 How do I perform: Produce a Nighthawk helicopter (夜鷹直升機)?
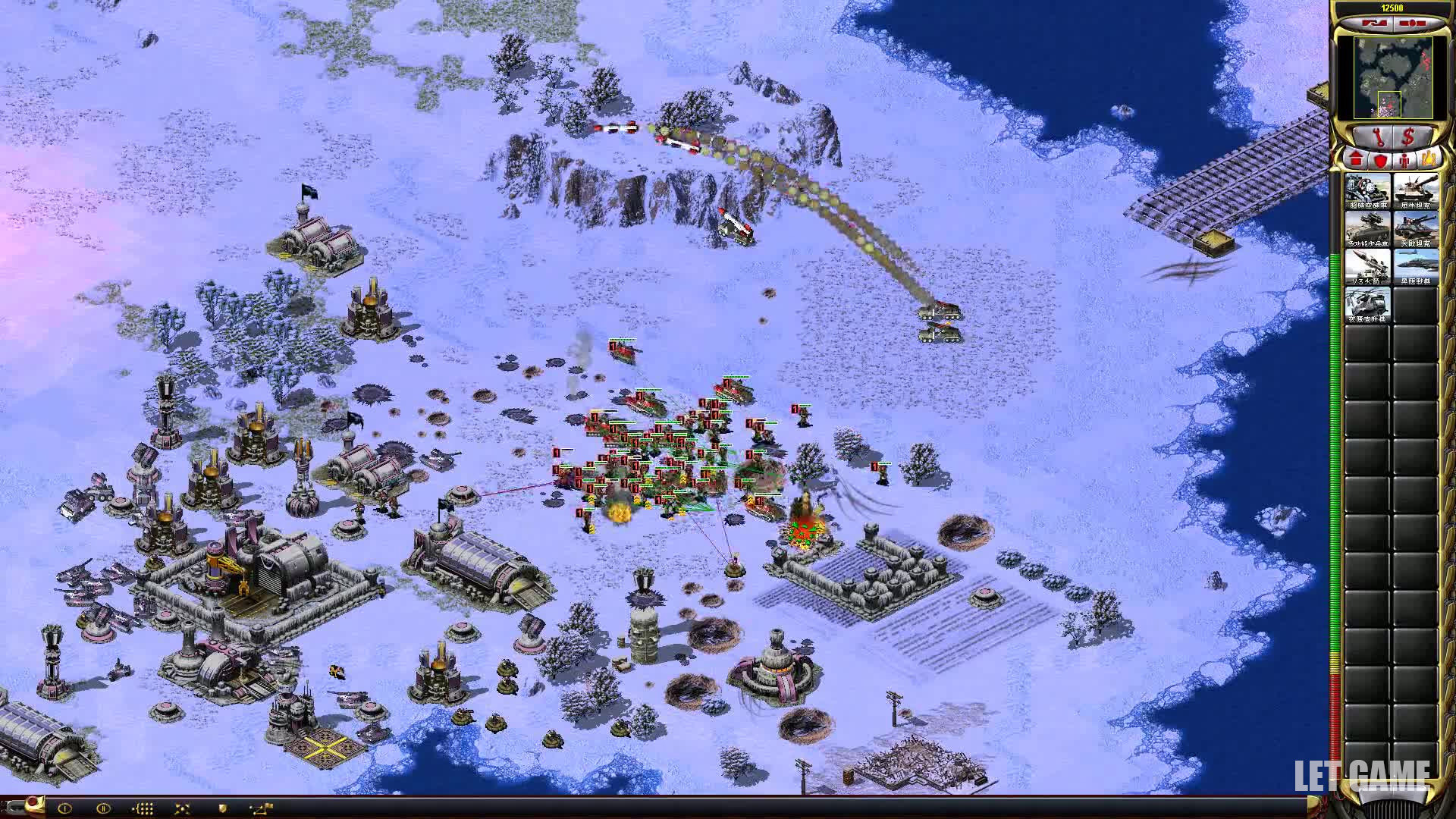pos(1367,304)
